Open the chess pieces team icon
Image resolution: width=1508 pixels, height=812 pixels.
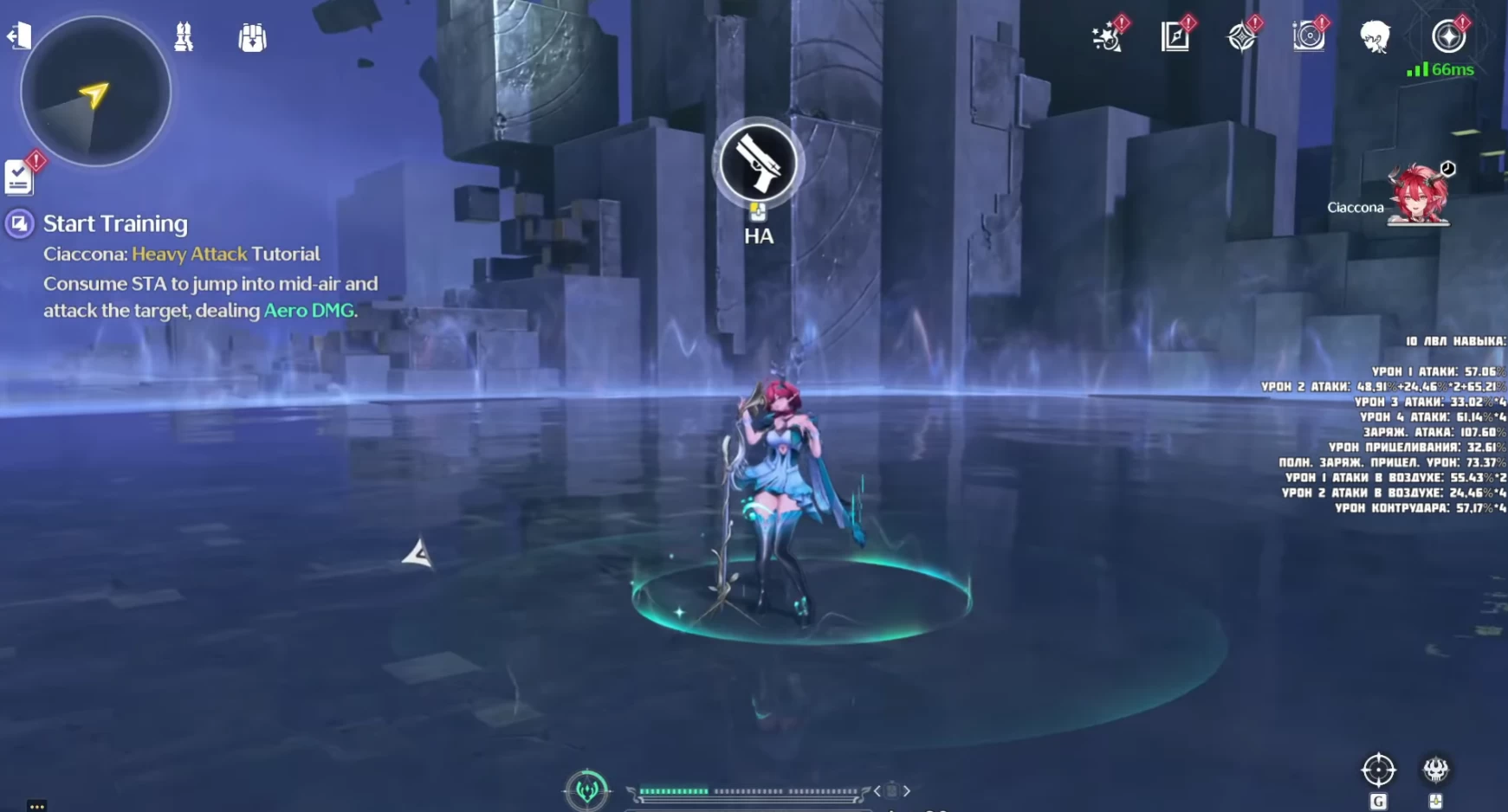click(x=184, y=36)
